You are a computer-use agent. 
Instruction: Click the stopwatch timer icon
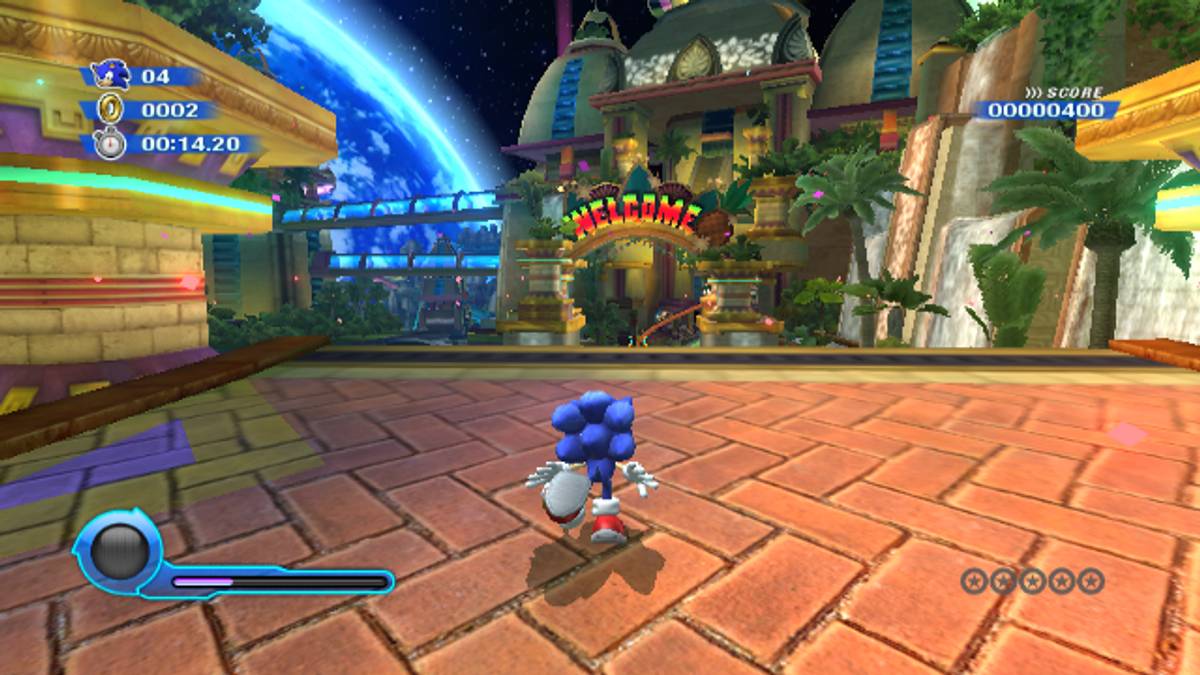click(x=110, y=143)
